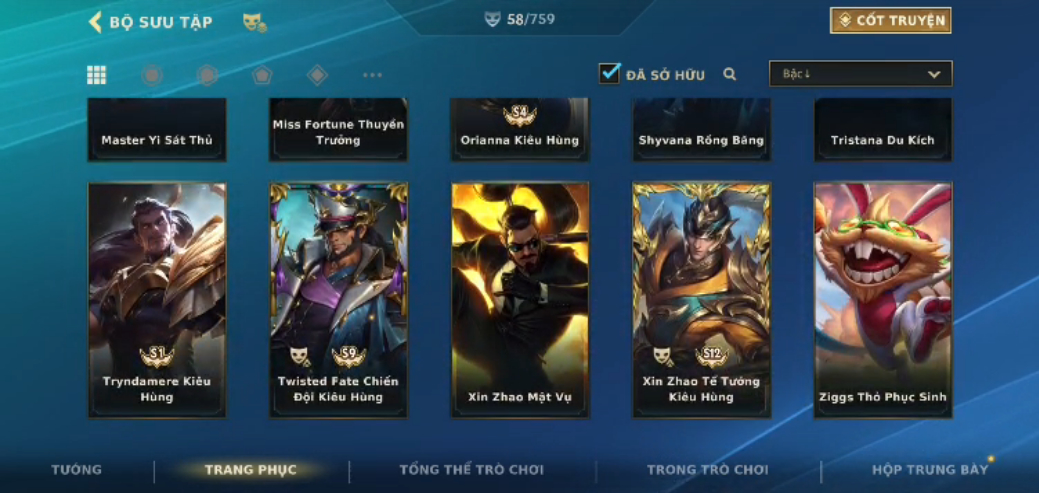The width and height of the screenshot is (1039, 493).
Task: Open the skin search magnifier
Action: tap(730, 74)
